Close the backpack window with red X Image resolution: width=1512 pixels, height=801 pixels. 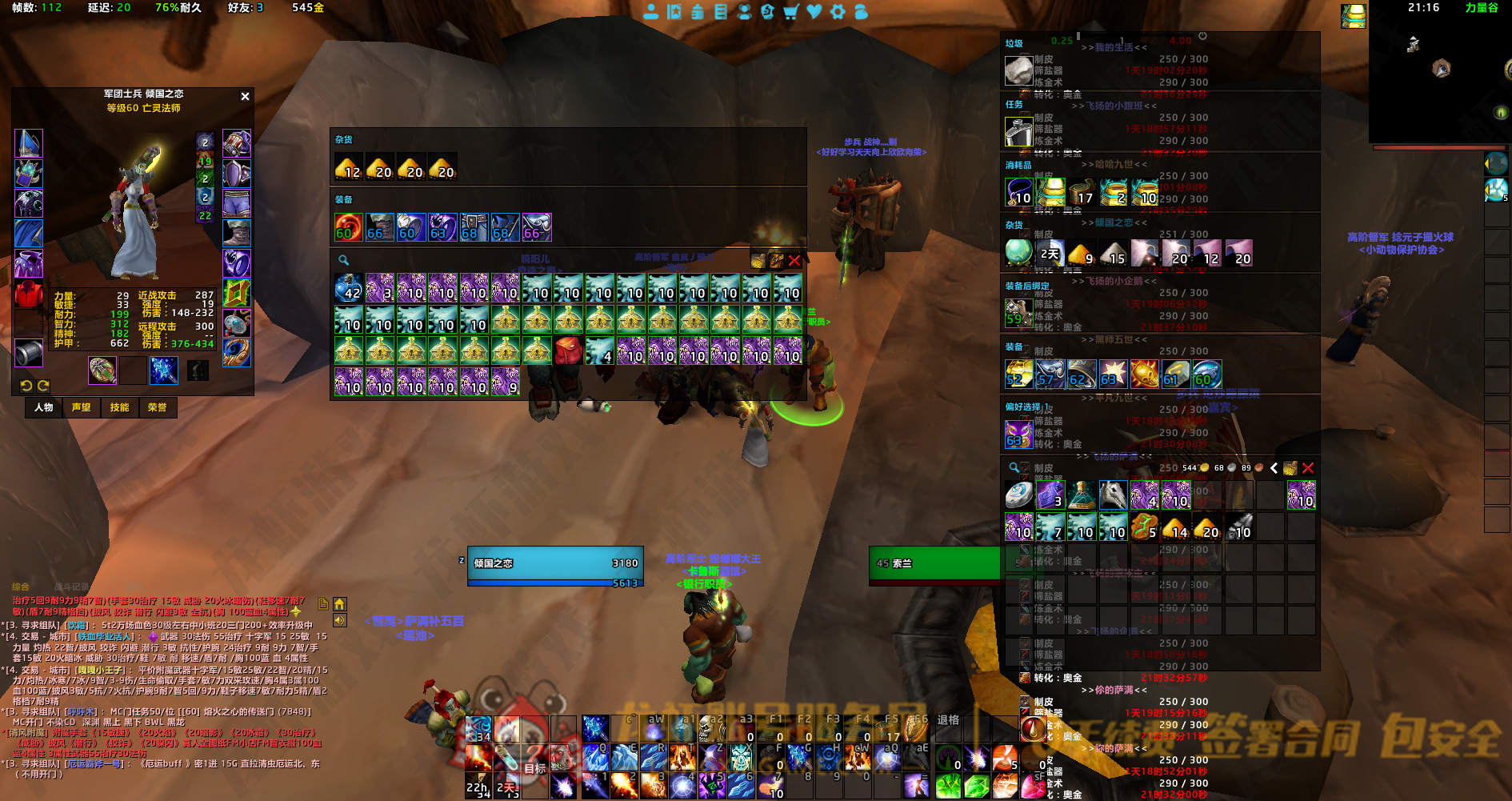point(1308,467)
